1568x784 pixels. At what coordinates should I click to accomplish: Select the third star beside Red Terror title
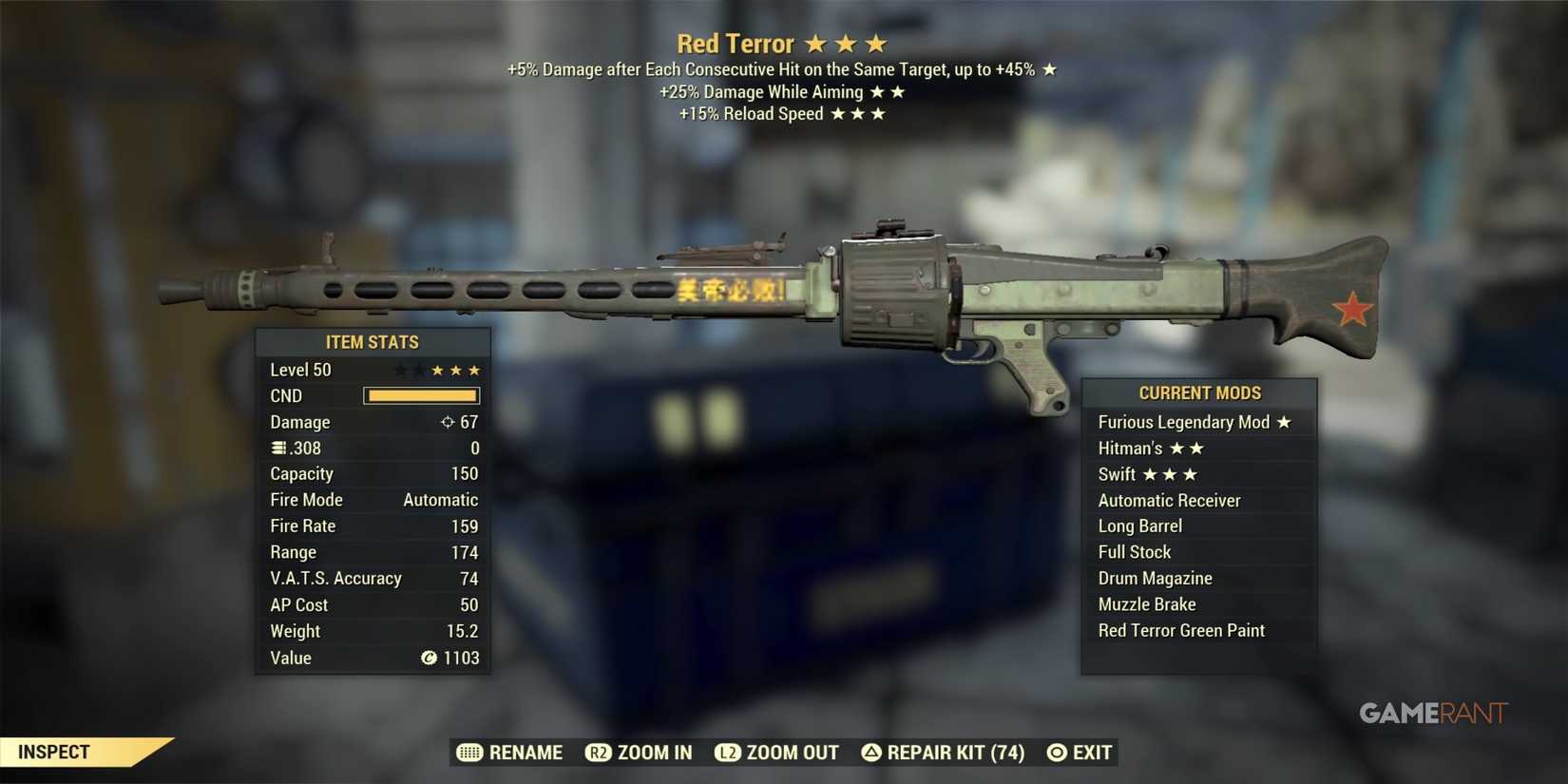[x=874, y=42]
